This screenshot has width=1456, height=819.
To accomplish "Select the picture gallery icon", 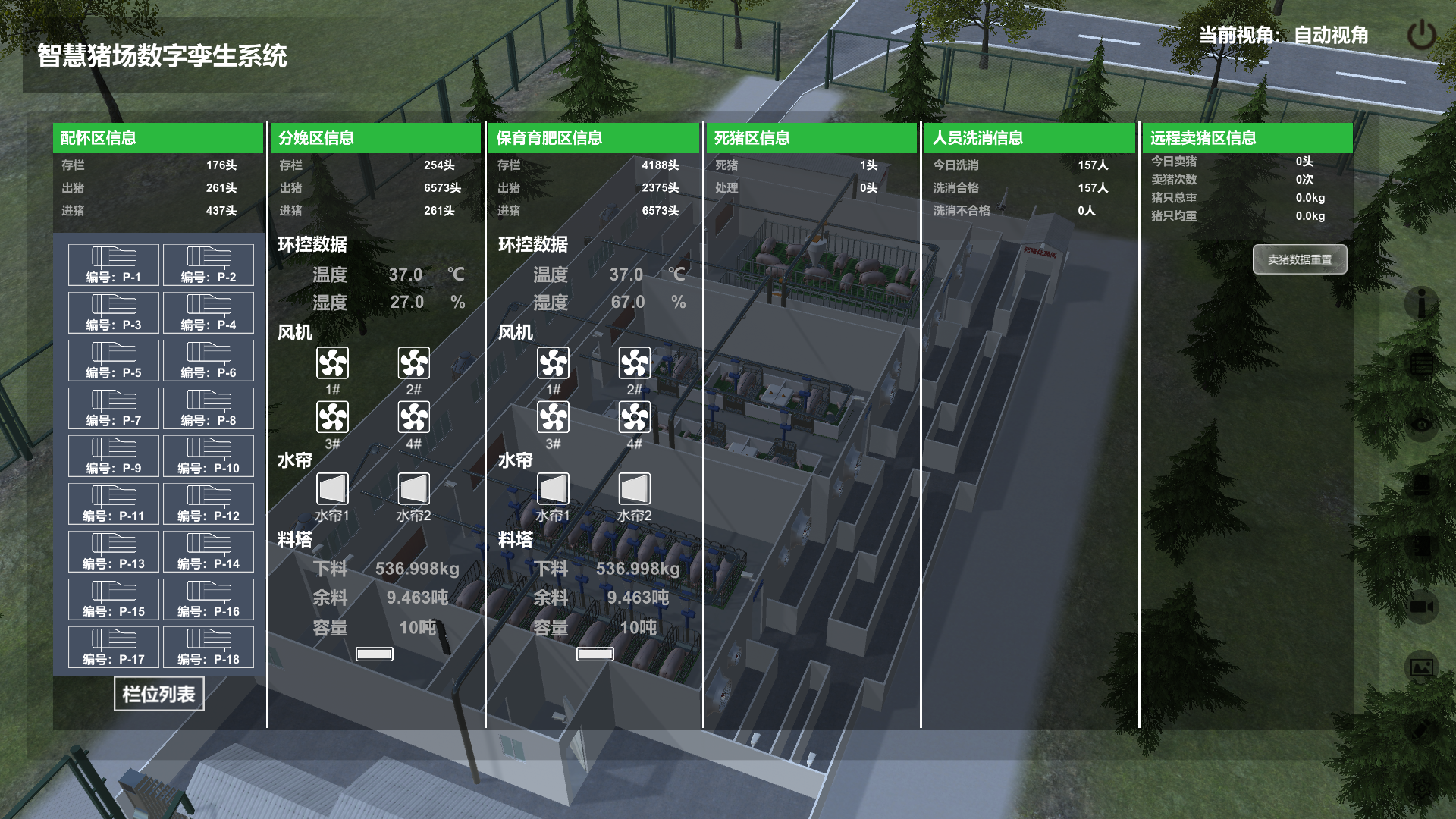I will pos(1421,667).
